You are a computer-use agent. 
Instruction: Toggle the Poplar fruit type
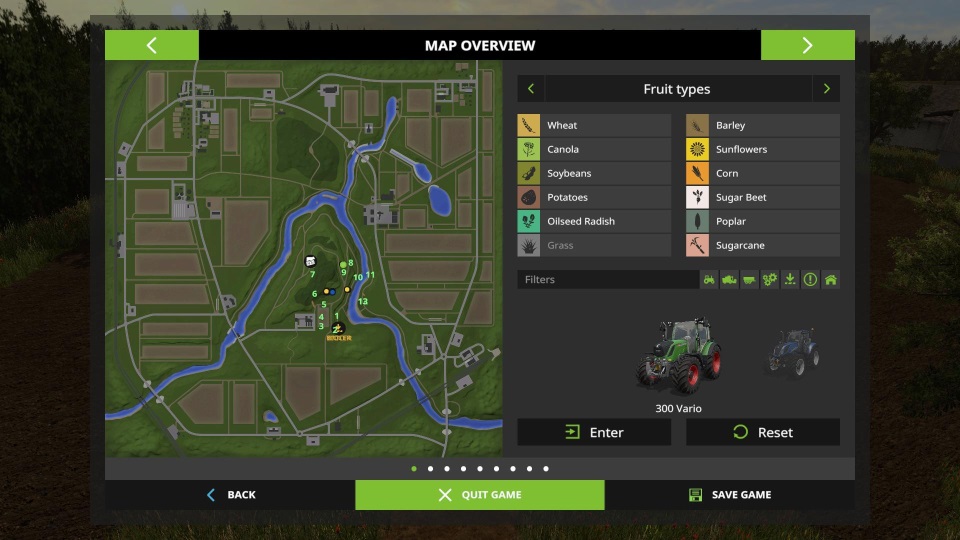click(x=762, y=221)
